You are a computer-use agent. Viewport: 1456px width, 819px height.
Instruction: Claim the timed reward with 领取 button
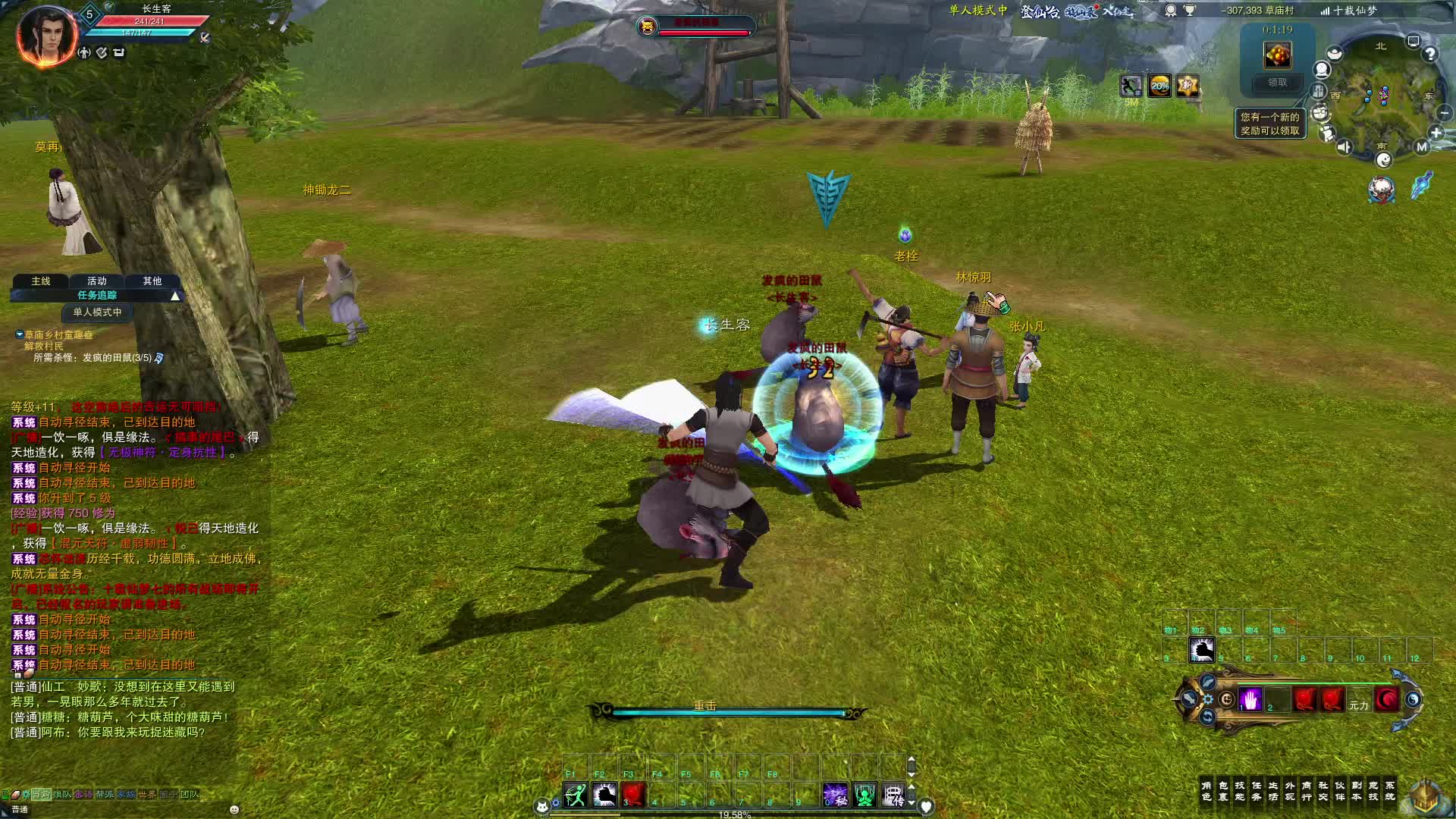(1277, 83)
